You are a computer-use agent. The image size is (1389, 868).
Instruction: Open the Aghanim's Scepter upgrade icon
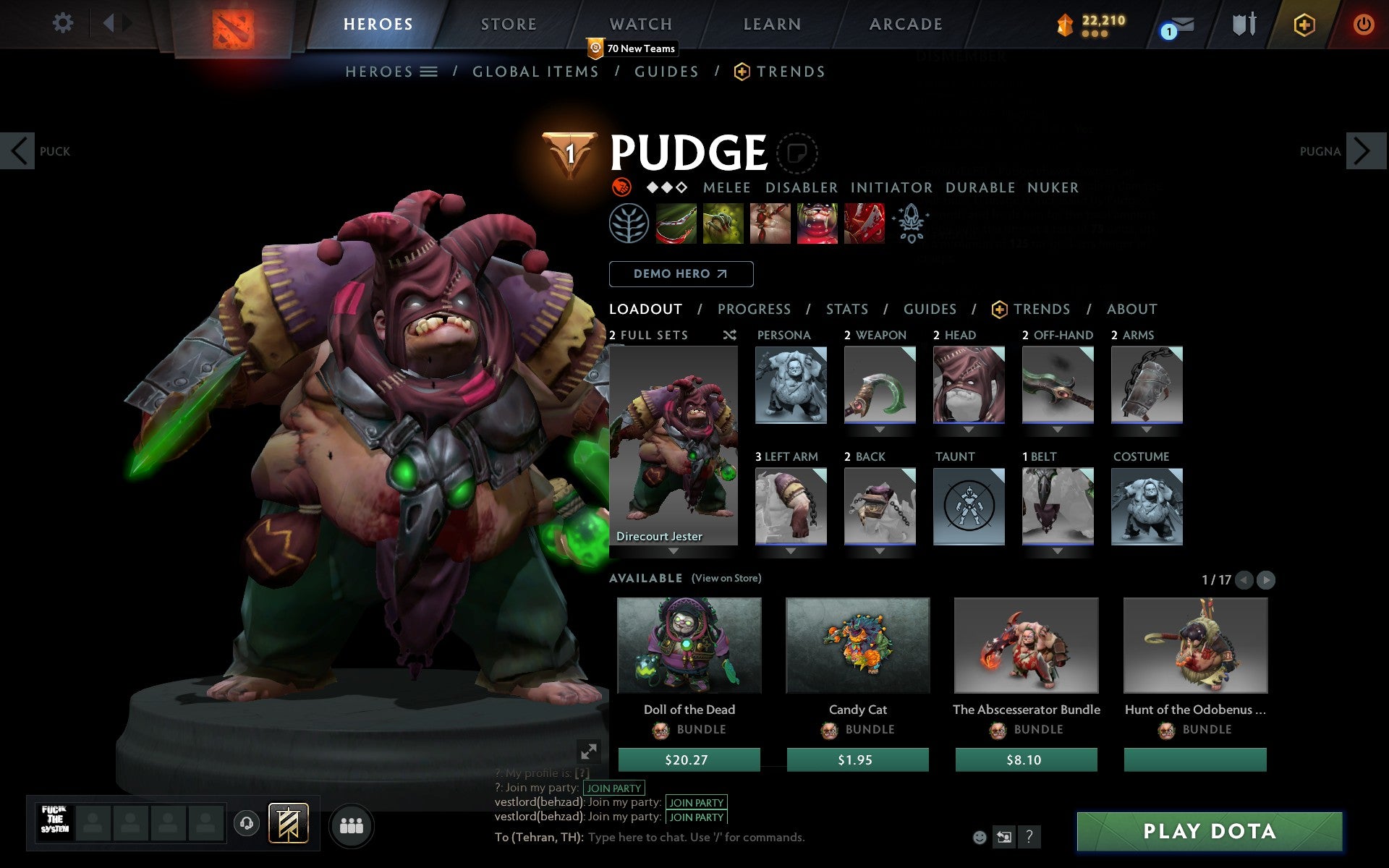pyautogui.click(x=912, y=223)
